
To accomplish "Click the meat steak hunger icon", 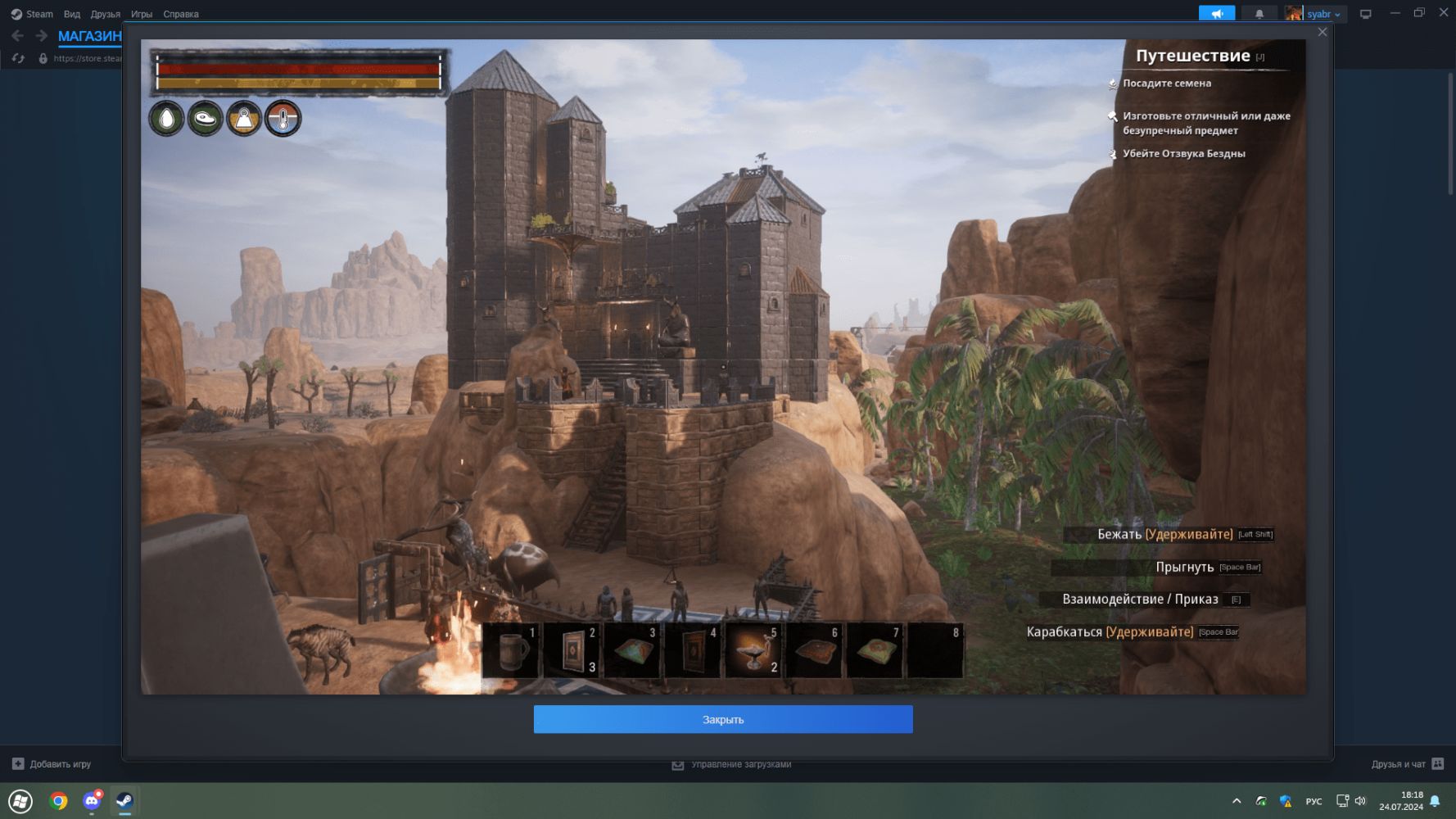I will (x=205, y=119).
